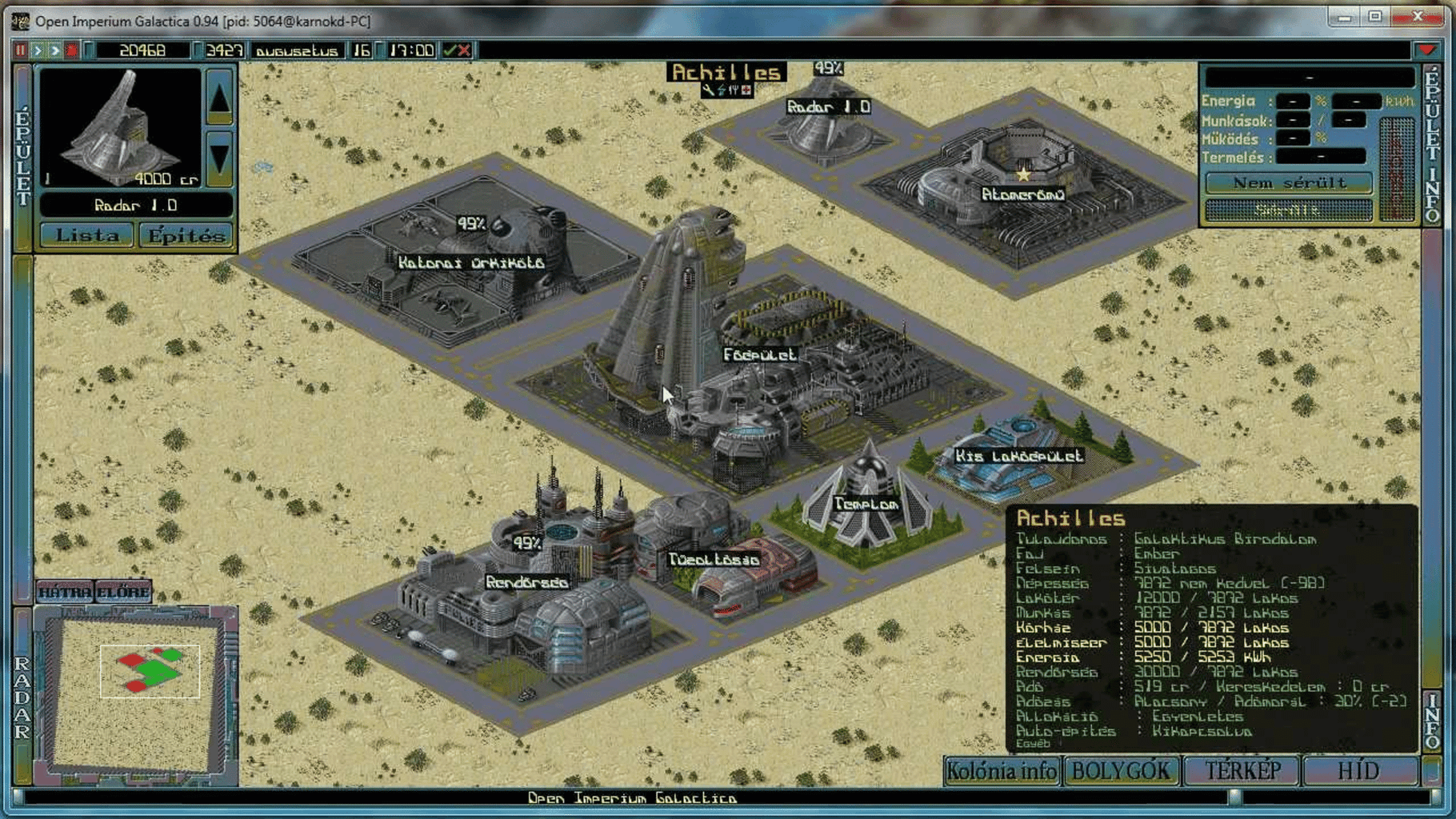This screenshot has height=819, width=1456.
Task: Pause the game with the red pause button
Action: point(20,50)
